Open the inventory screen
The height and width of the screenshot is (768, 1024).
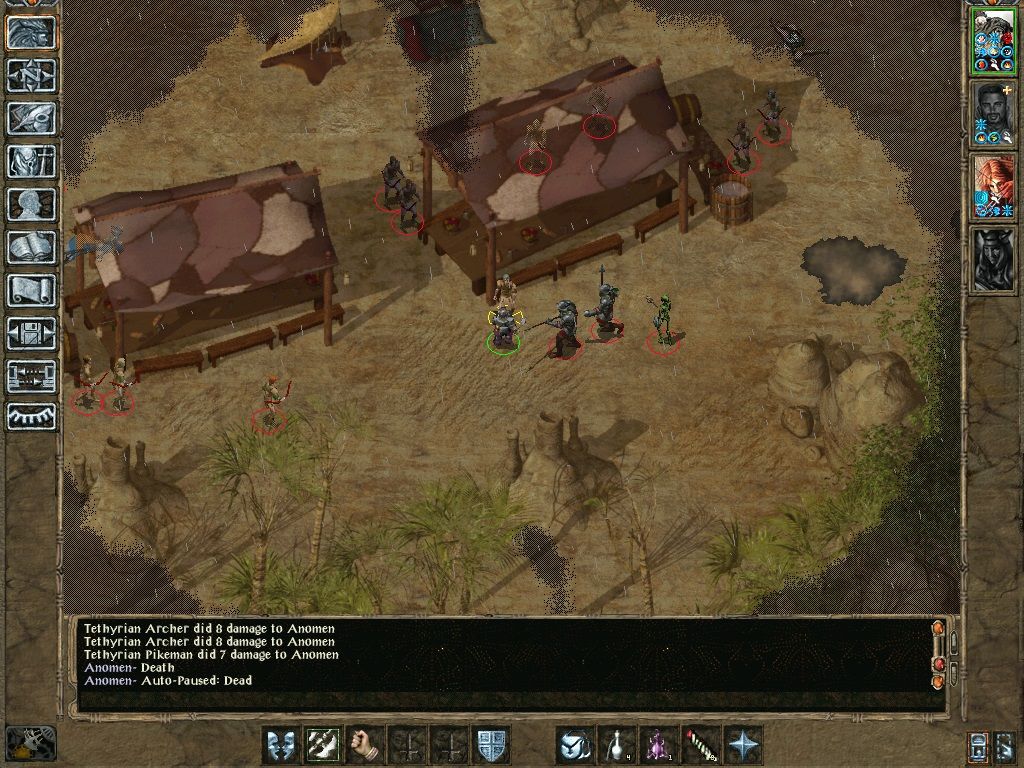point(31,161)
